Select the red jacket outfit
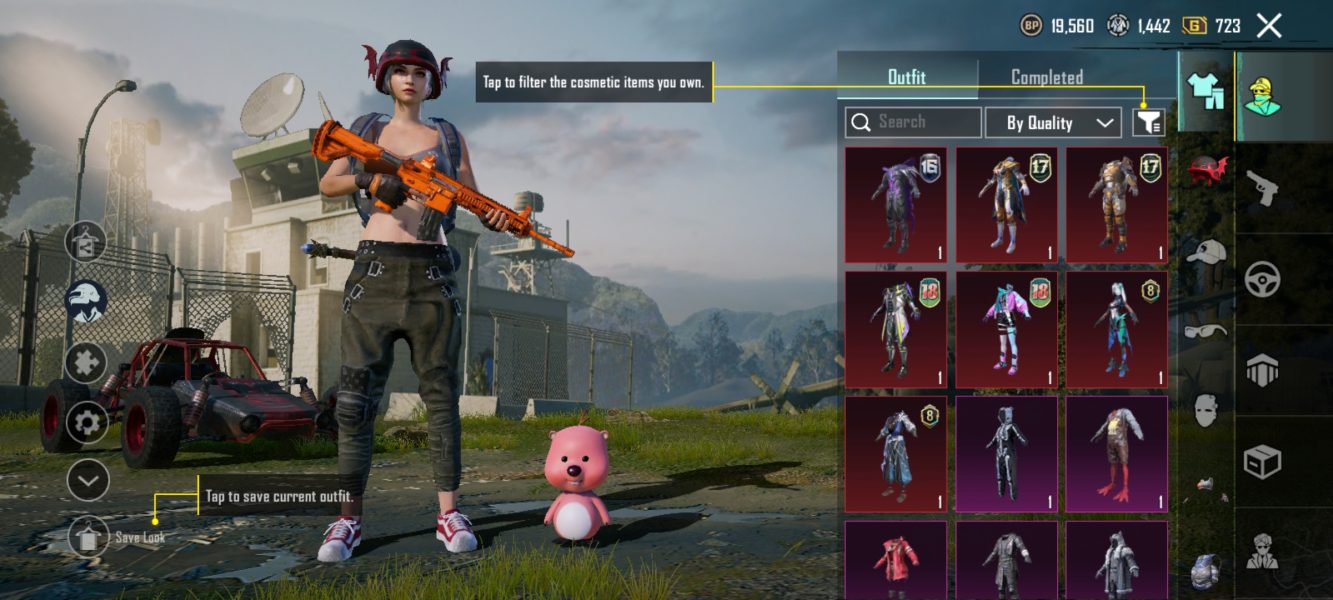 tap(896, 560)
